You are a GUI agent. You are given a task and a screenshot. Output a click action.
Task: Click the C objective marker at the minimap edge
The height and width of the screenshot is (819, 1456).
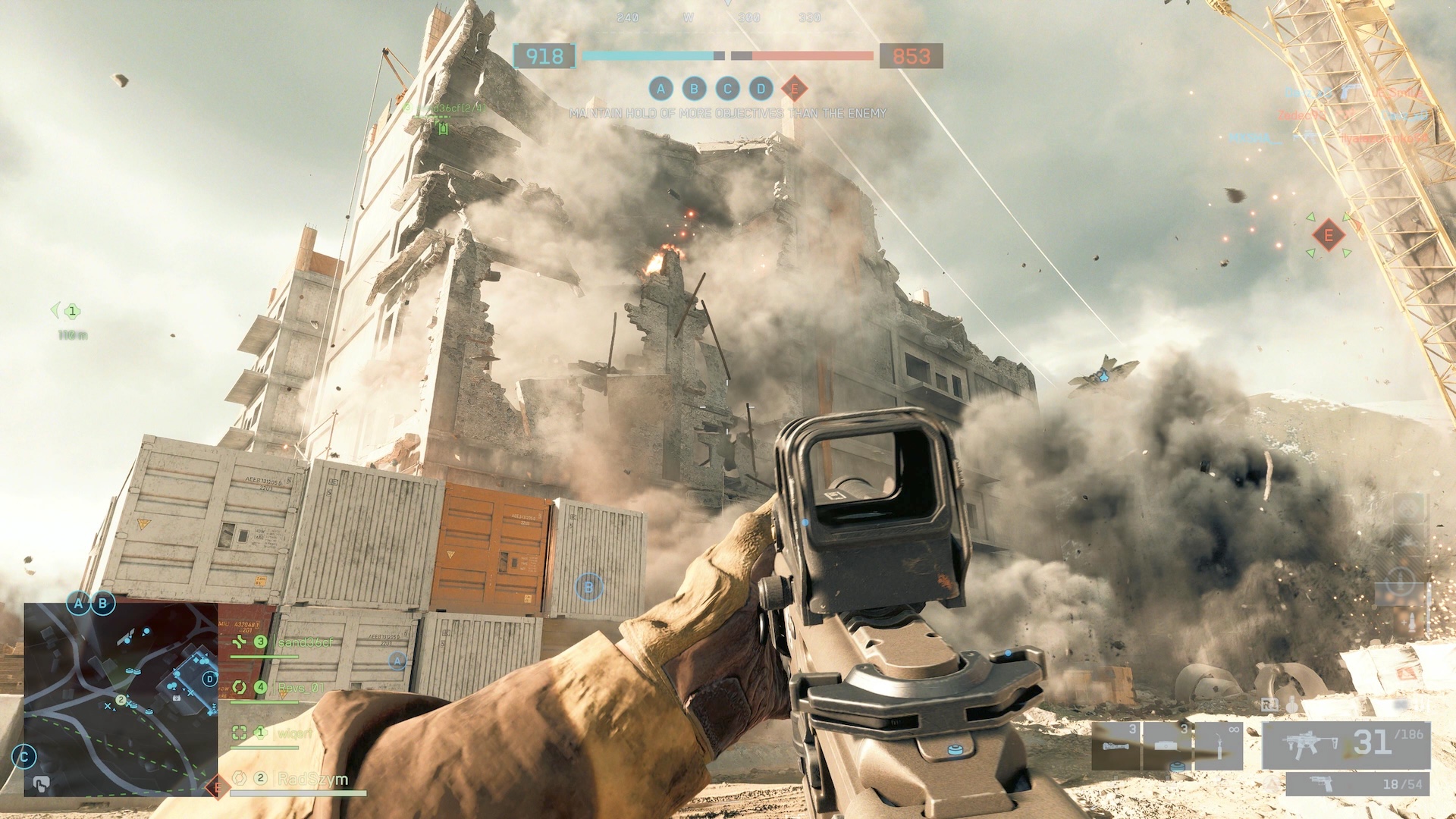pyautogui.click(x=25, y=756)
